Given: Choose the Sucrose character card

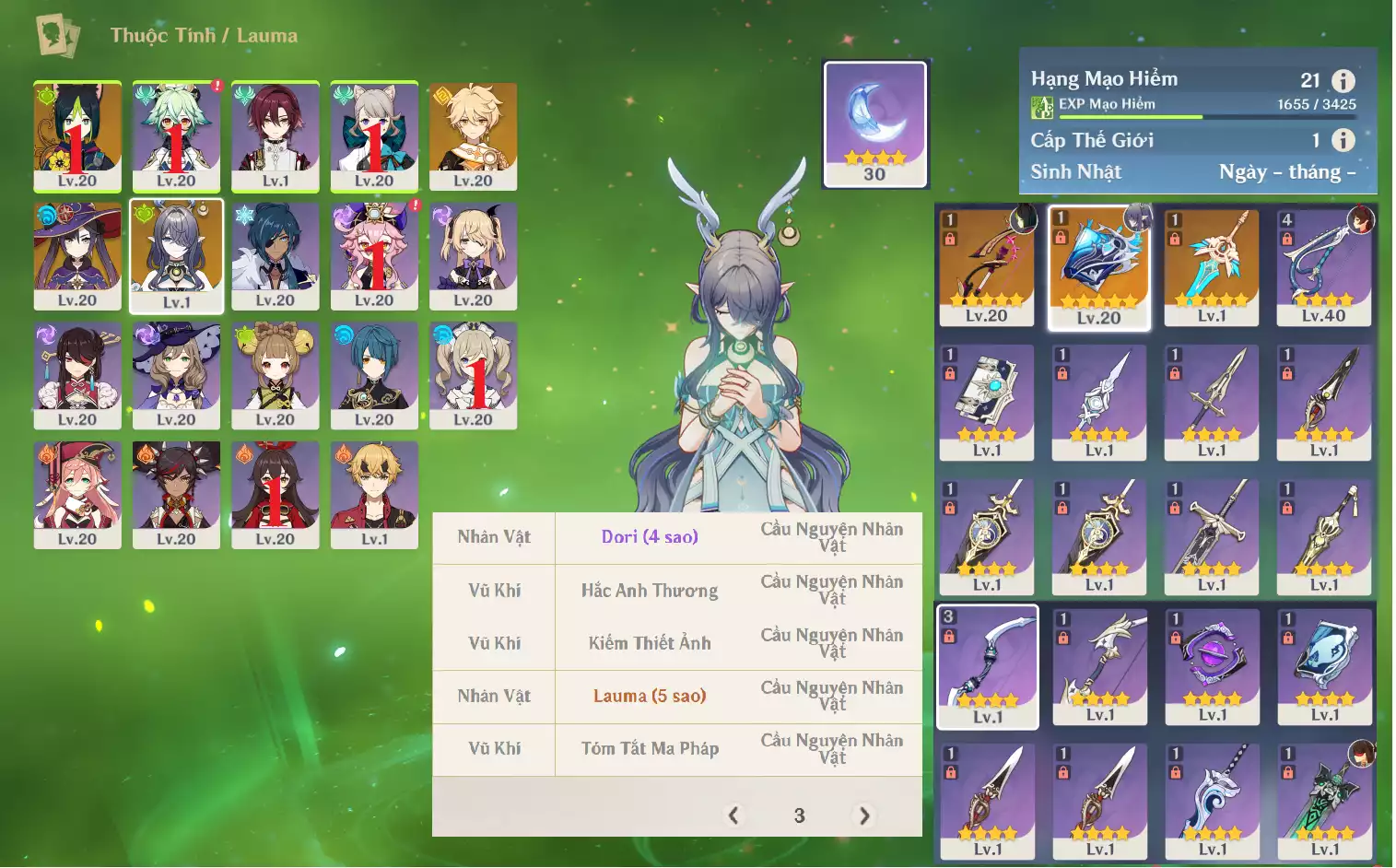Looking at the screenshot, I should coord(176,135).
